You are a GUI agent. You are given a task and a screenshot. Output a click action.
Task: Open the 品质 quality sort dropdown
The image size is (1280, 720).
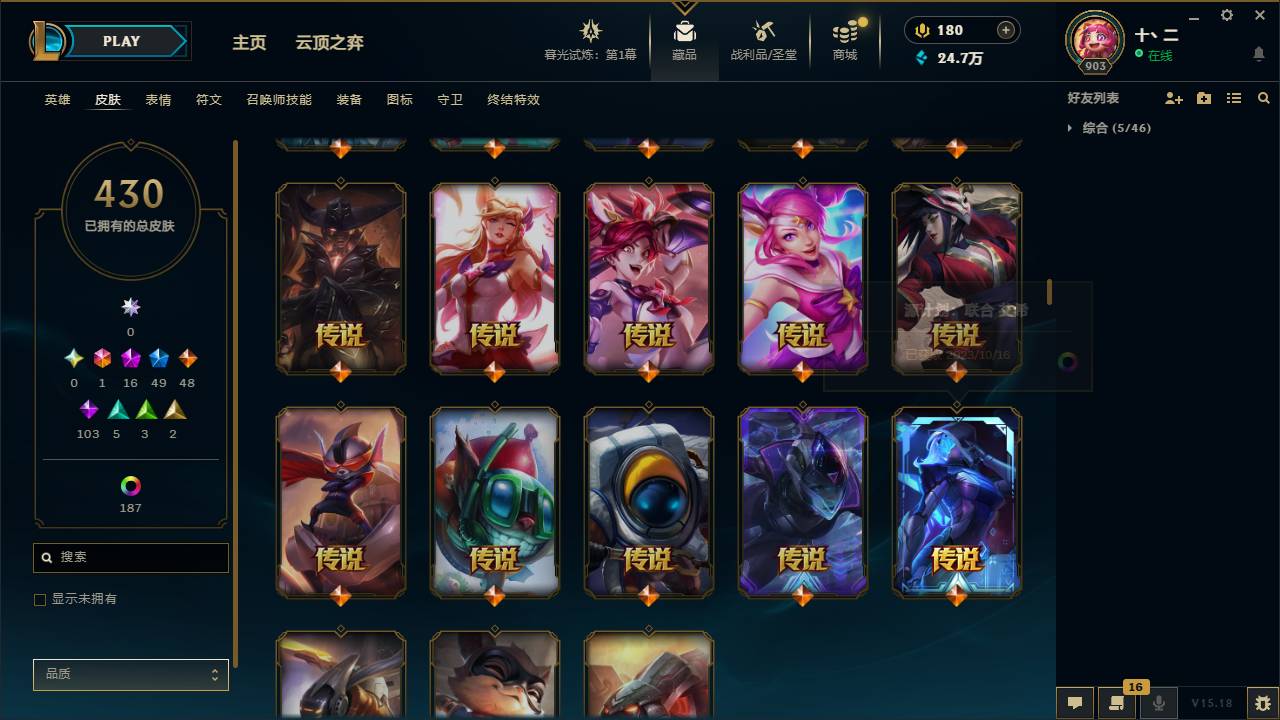pyautogui.click(x=130, y=674)
